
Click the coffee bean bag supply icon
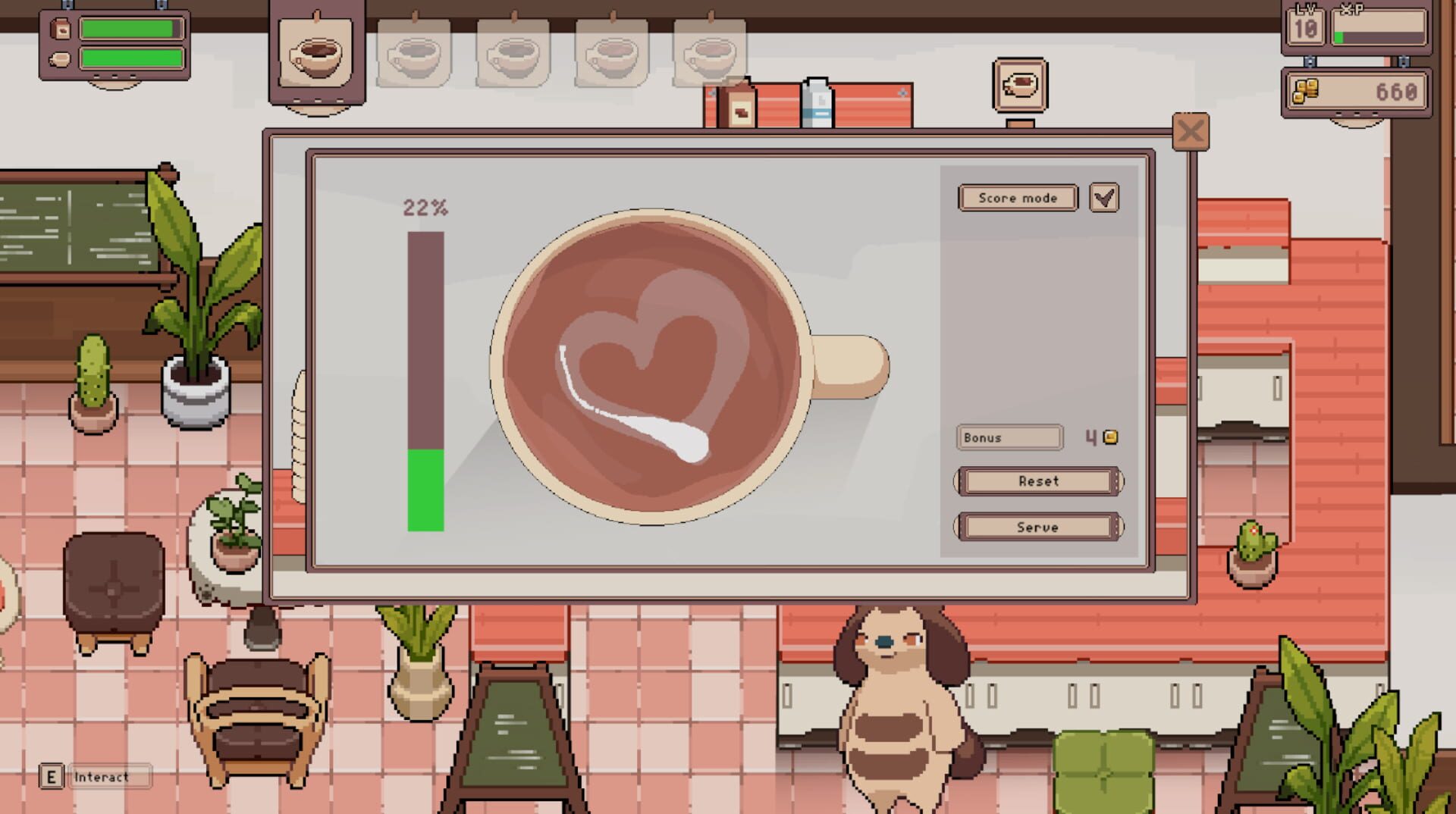(59, 29)
